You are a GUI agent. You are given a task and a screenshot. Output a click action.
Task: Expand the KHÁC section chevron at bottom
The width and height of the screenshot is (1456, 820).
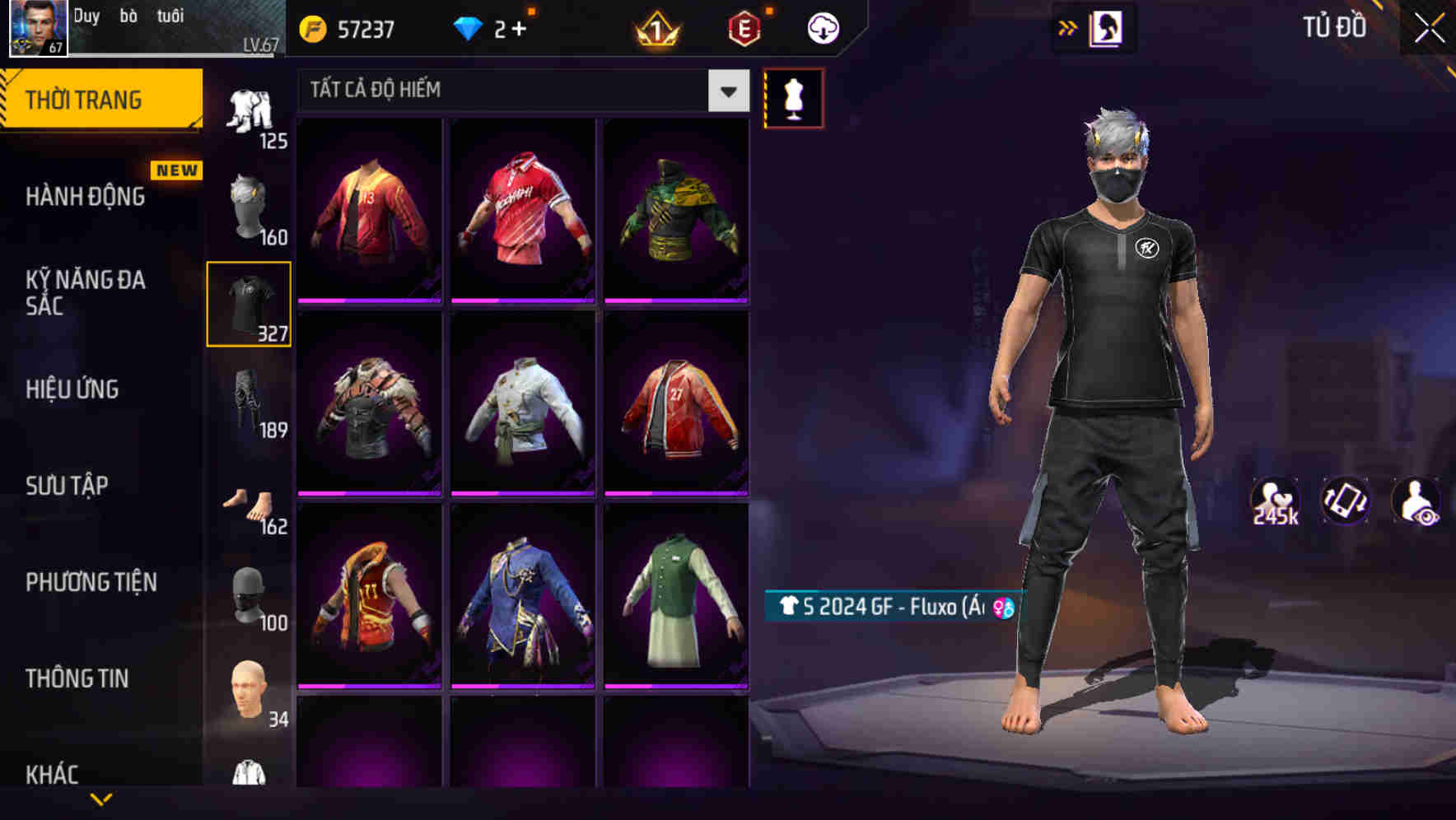[x=103, y=797]
